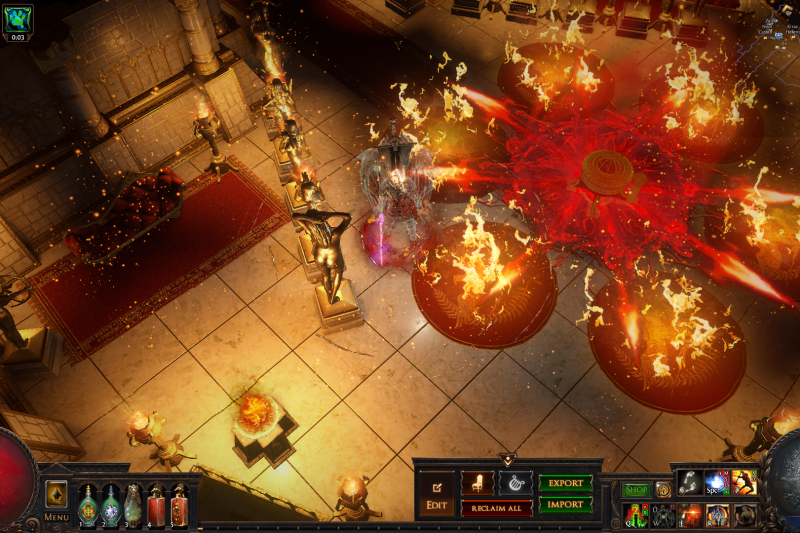Import a hideout layout
The image size is (800, 533).
point(565,505)
